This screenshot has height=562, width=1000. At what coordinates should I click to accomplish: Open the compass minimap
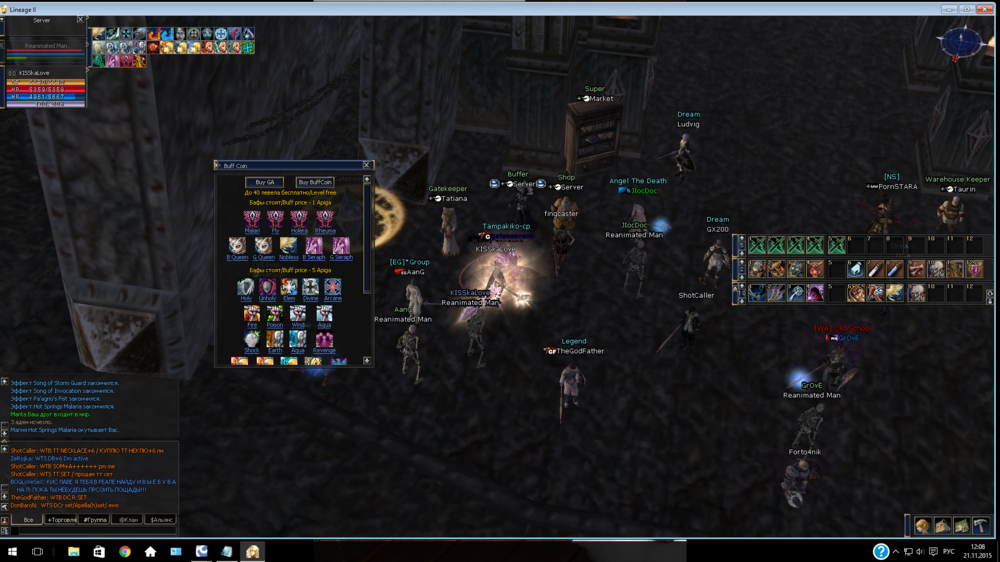(959, 42)
